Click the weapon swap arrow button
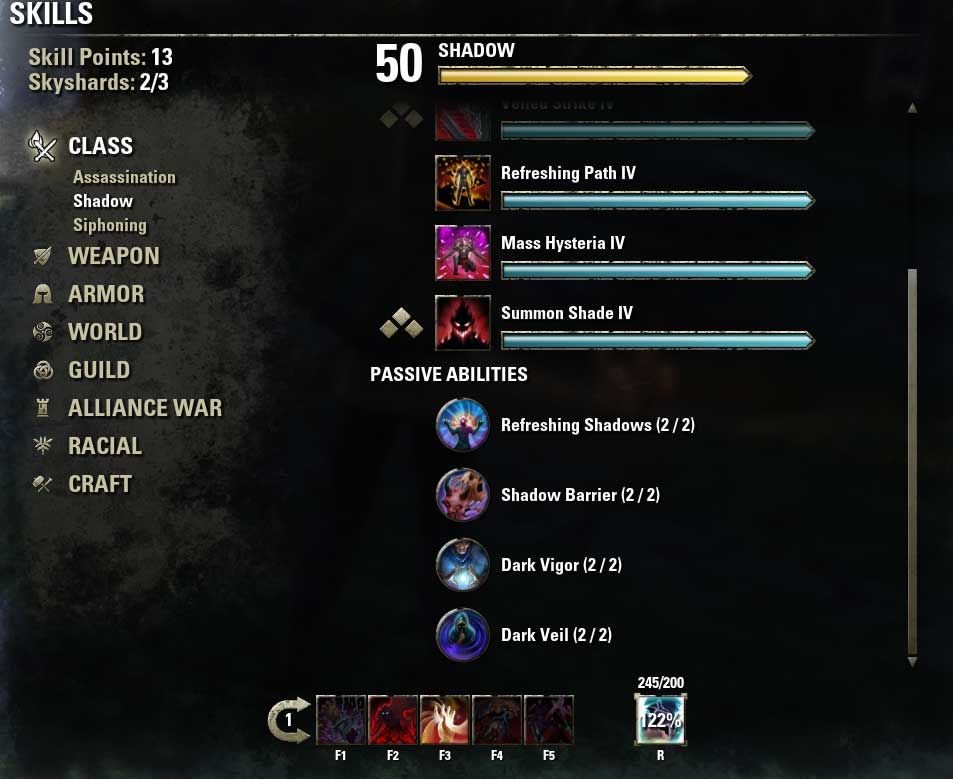Viewport: 953px width, 779px height. tap(288, 720)
